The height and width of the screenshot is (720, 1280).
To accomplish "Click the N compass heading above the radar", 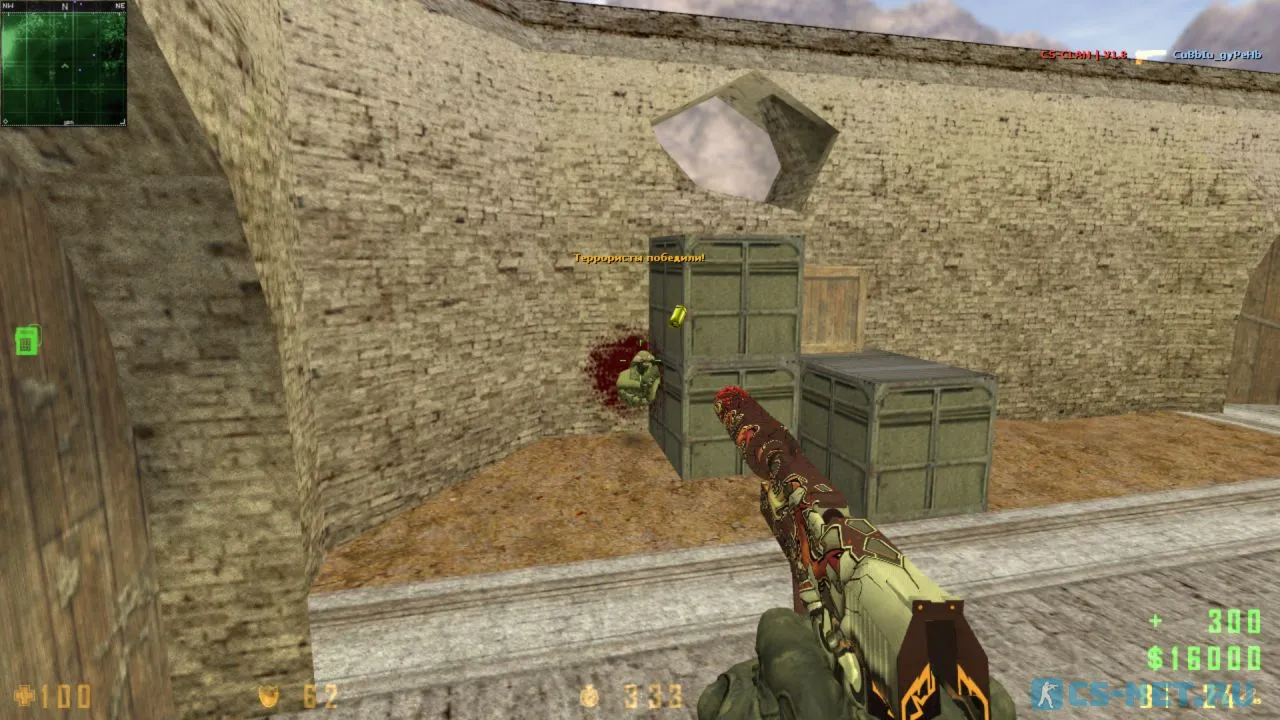I will (64, 6).
